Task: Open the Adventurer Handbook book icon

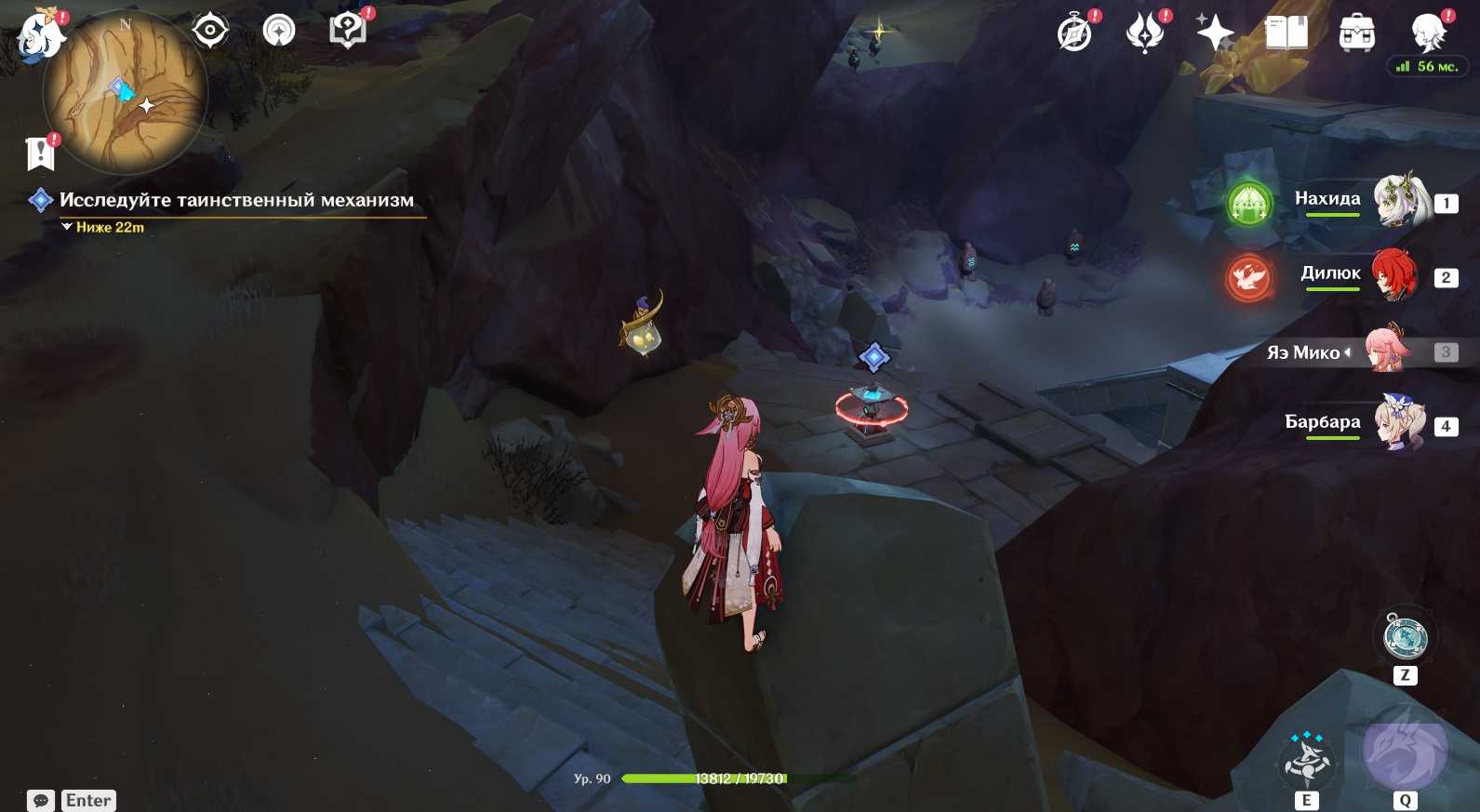Action: point(1287,33)
